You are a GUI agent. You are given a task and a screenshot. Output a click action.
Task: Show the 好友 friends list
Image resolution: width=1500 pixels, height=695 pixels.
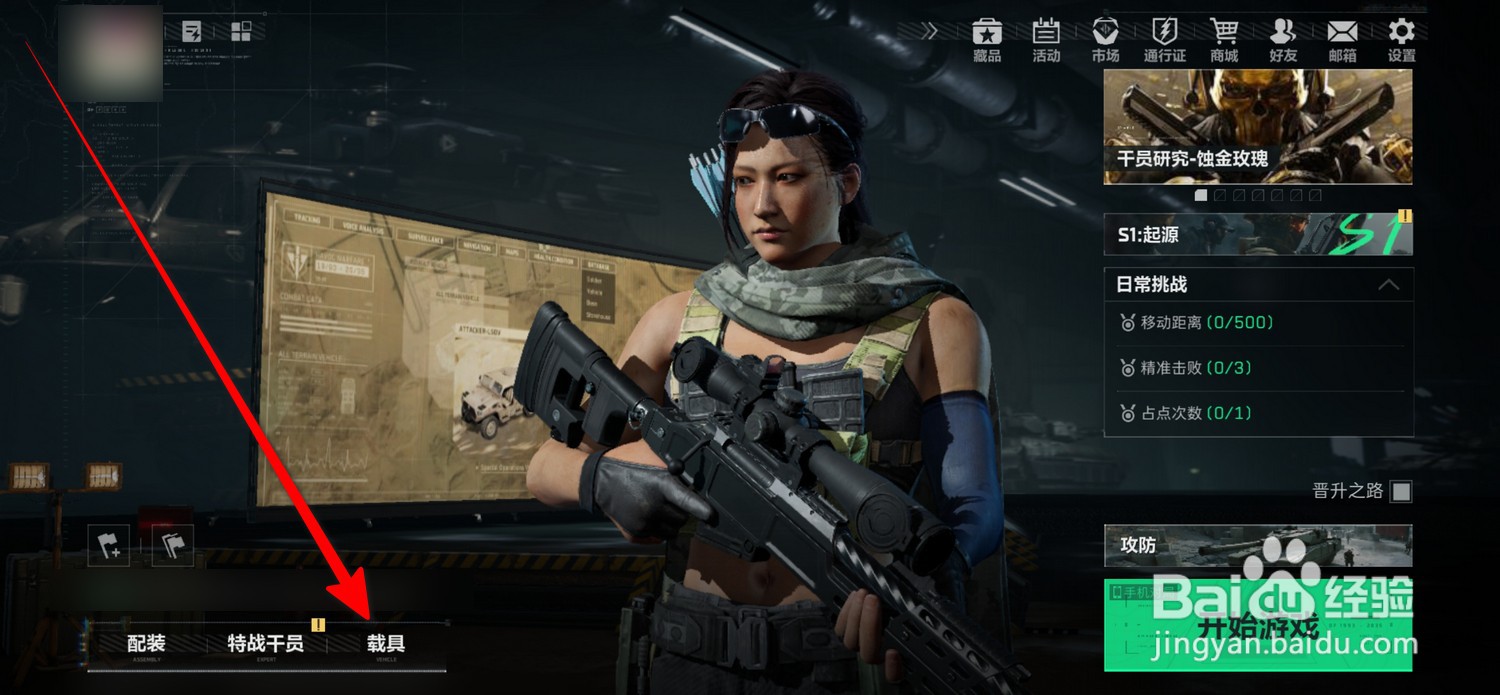(1283, 40)
